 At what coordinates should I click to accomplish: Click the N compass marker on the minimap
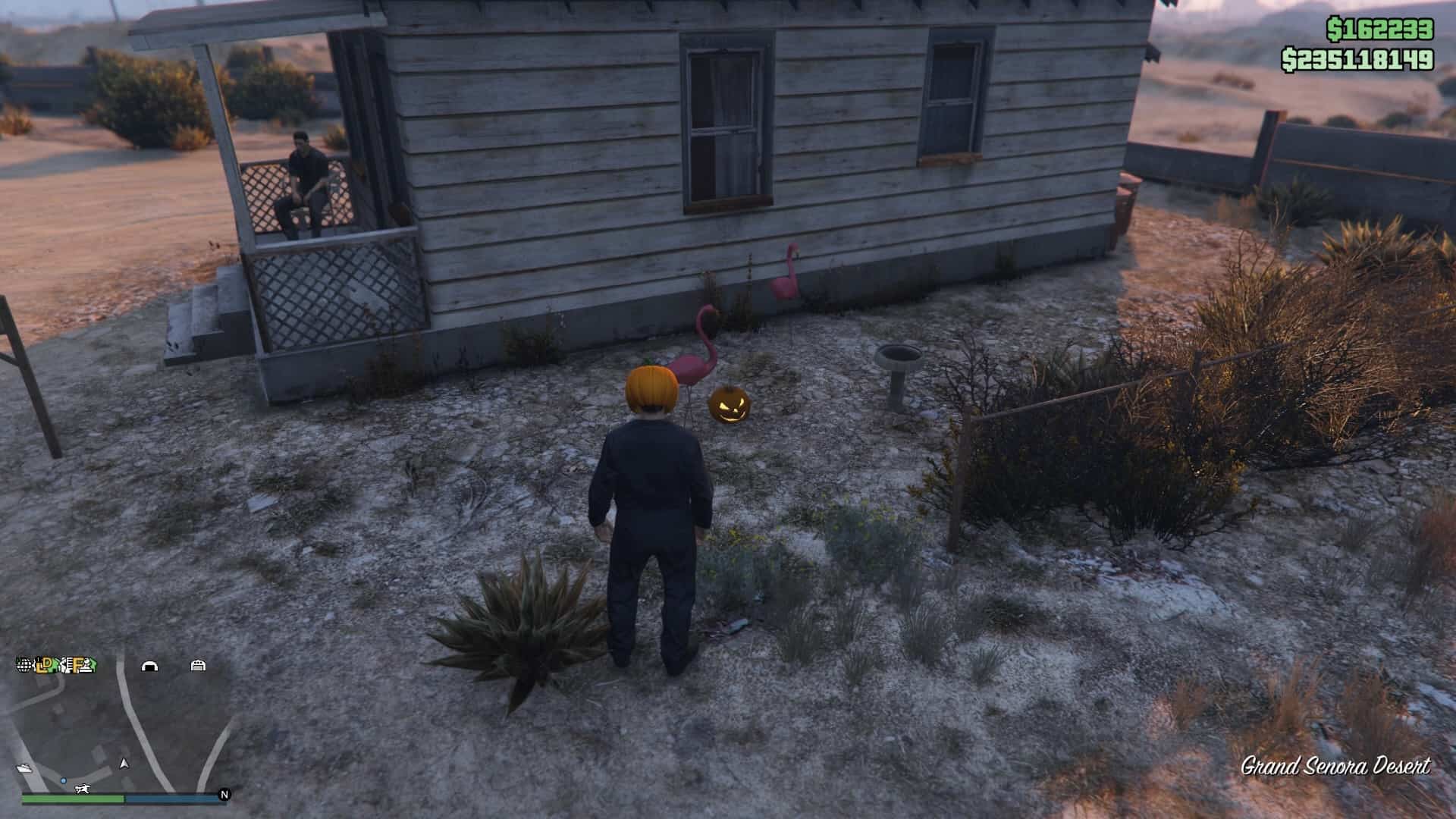tap(224, 795)
